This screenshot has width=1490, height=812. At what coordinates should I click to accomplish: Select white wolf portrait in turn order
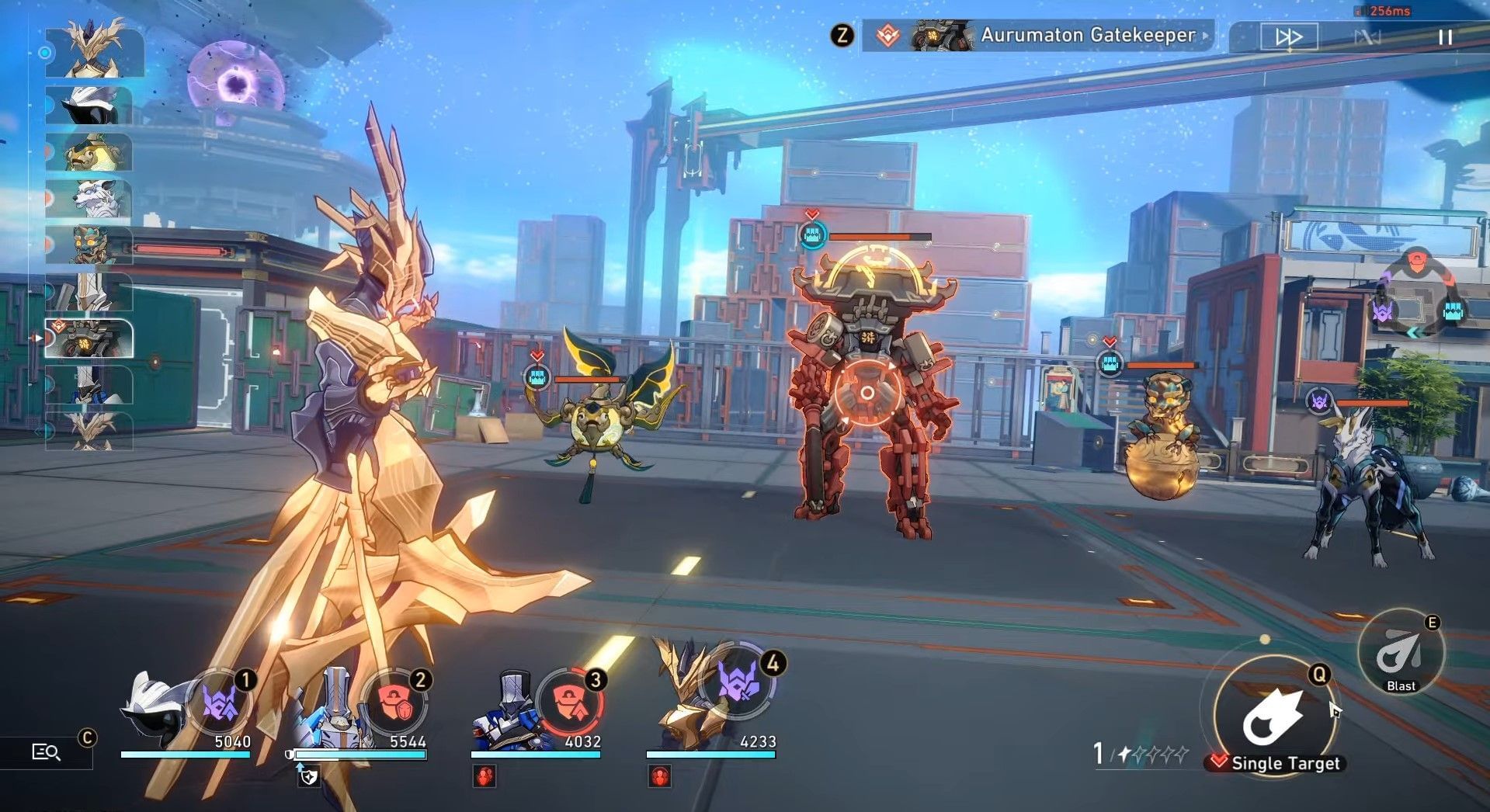[89, 199]
